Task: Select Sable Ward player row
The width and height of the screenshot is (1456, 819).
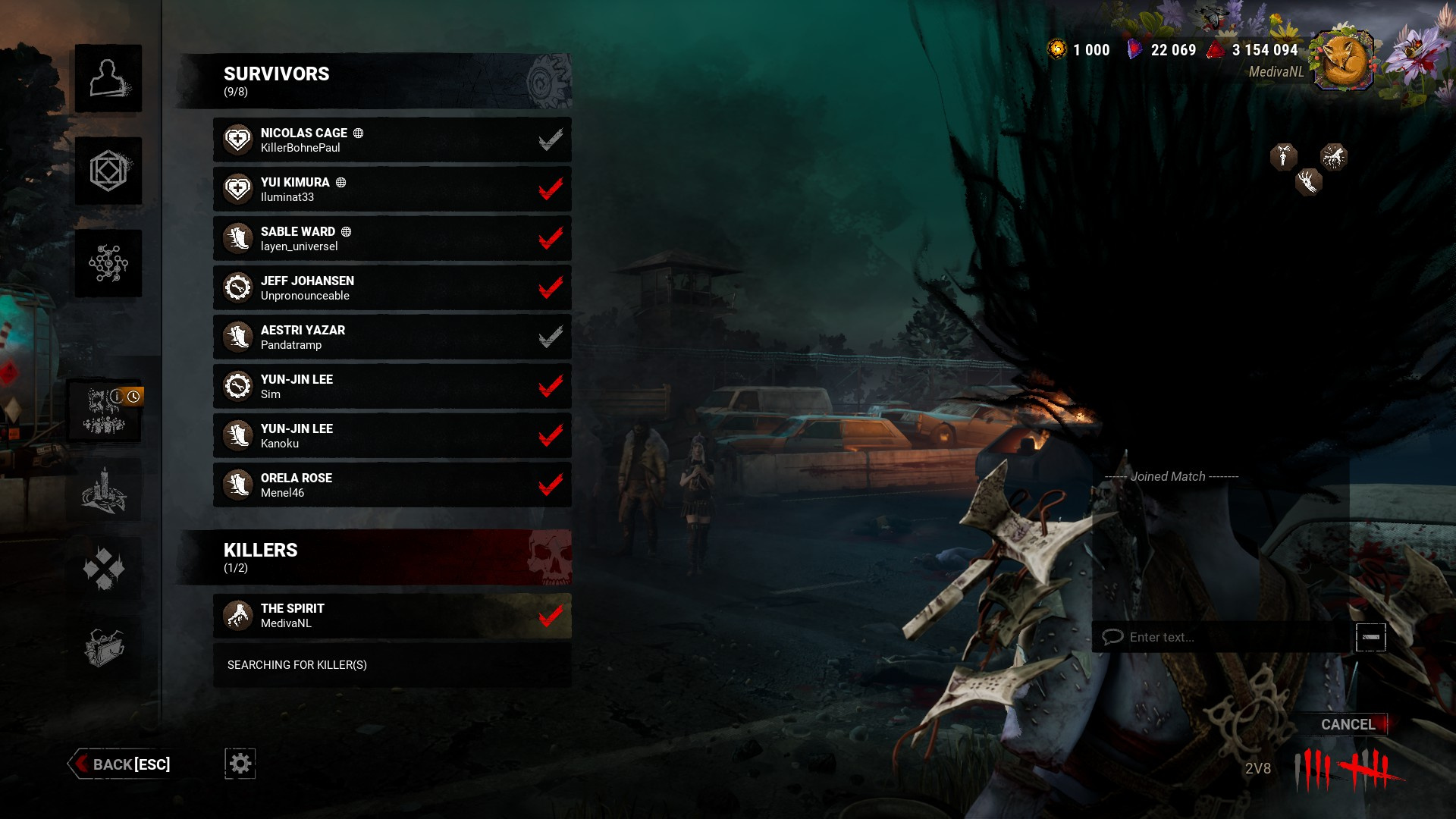Action: pyautogui.click(x=392, y=238)
